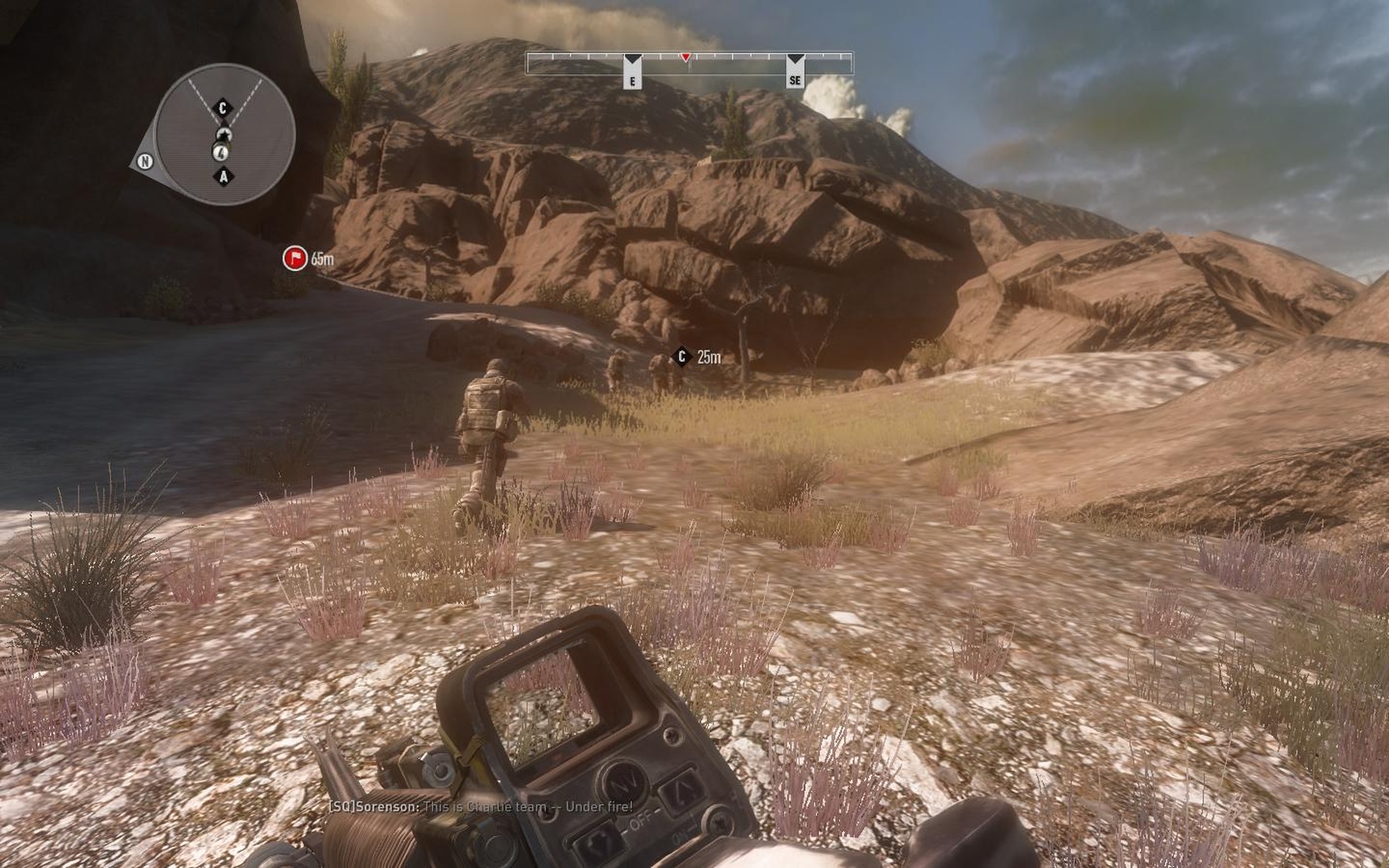Select the Charlie 'C' 25m objective marker

[x=682, y=357]
